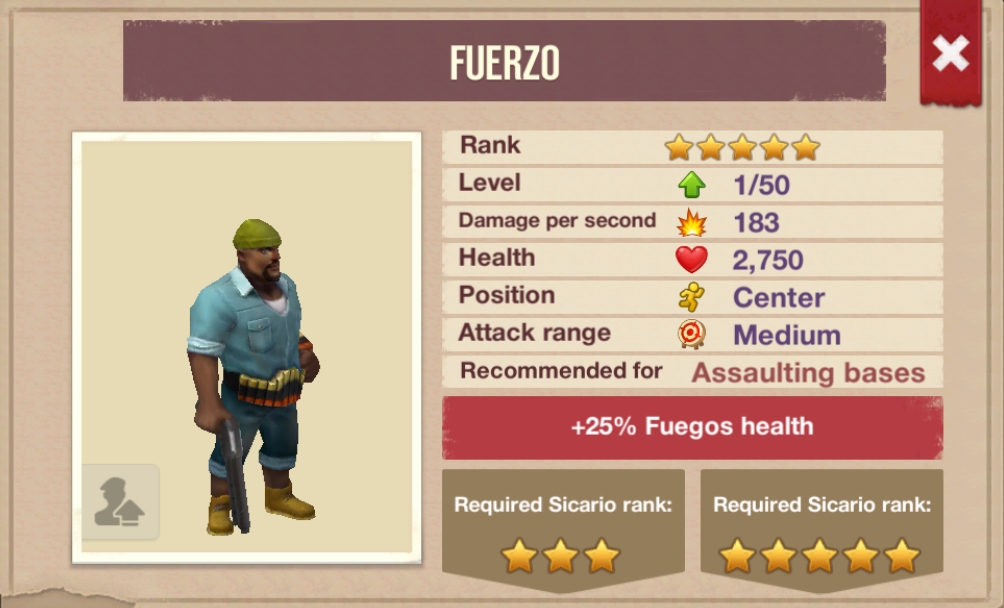The height and width of the screenshot is (608, 1004).
Task: Close the Fuerzo info panel
Action: pyautogui.click(x=950, y=53)
